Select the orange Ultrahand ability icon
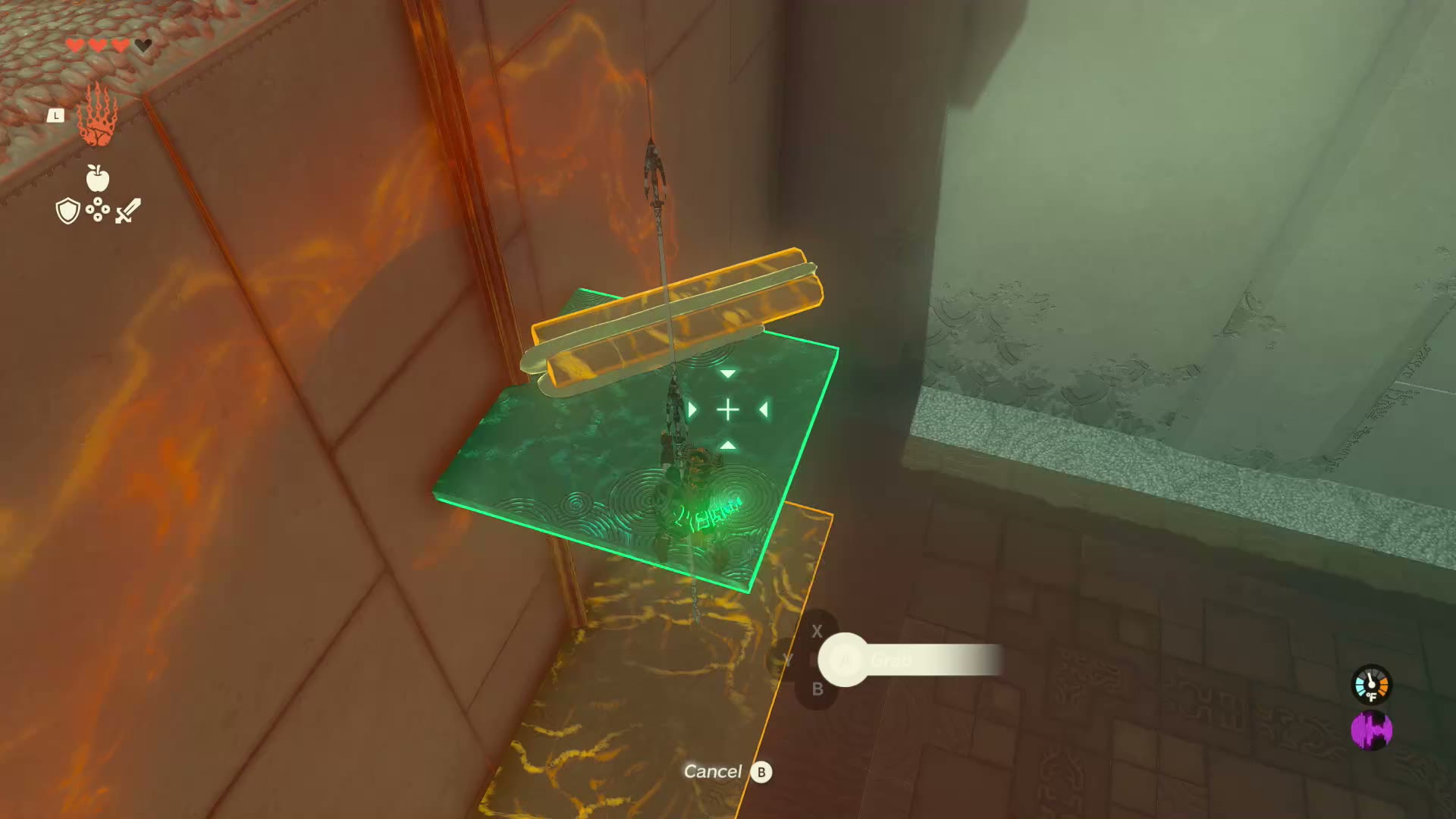The width and height of the screenshot is (1456, 819). click(98, 116)
